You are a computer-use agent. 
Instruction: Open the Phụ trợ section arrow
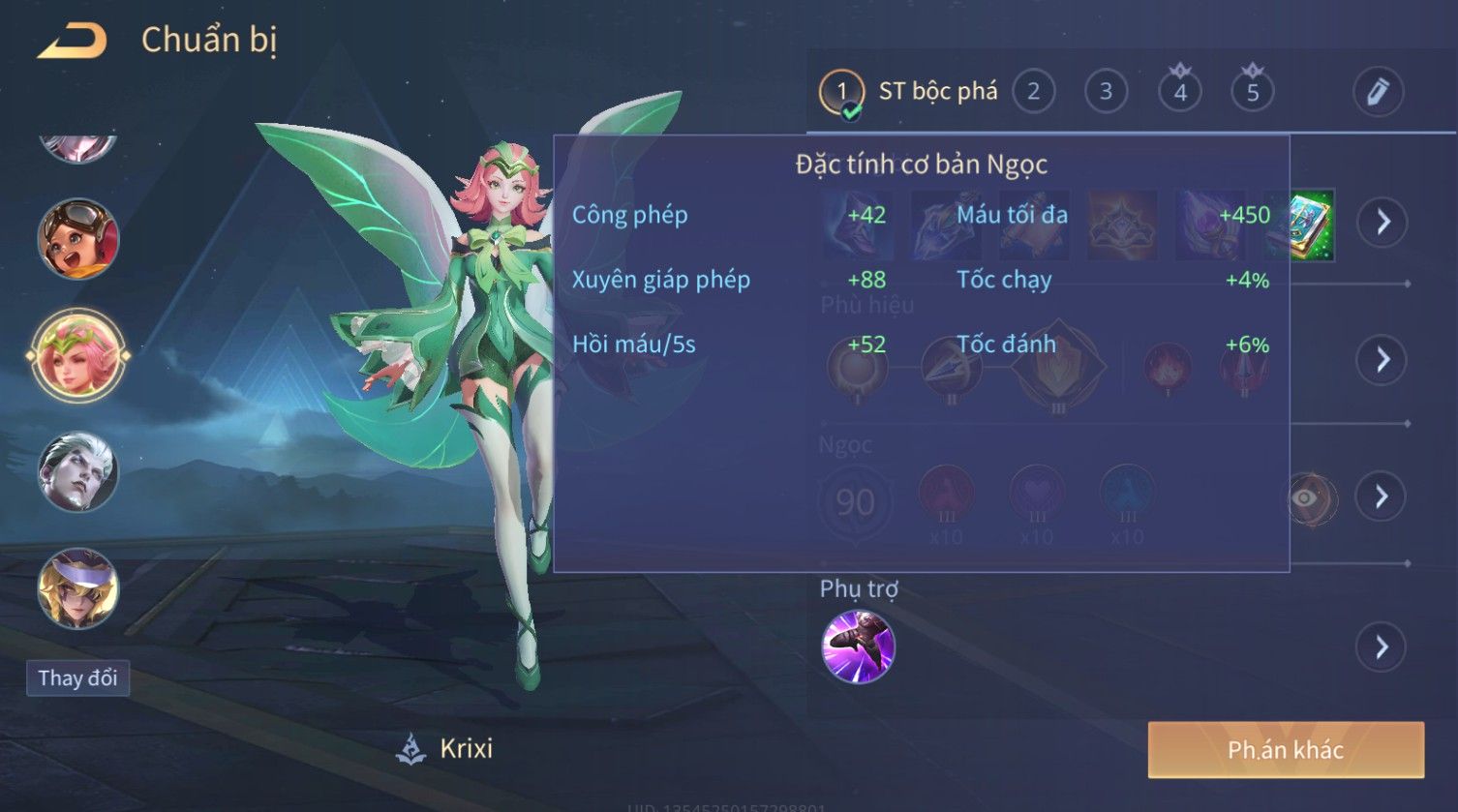click(1382, 647)
